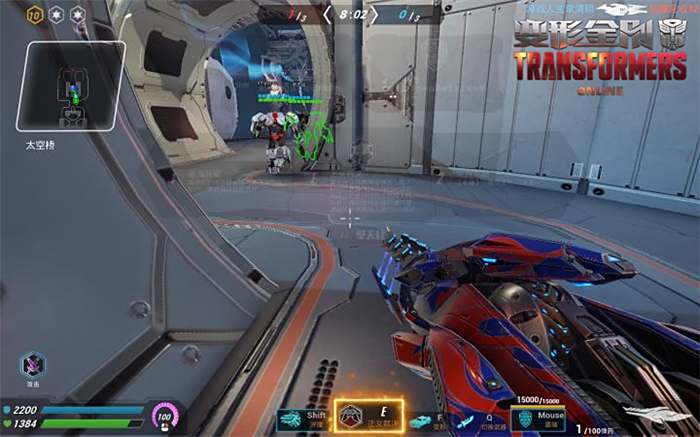
Task: Click the purple attack buff icon
Action: click(x=33, y=364)
